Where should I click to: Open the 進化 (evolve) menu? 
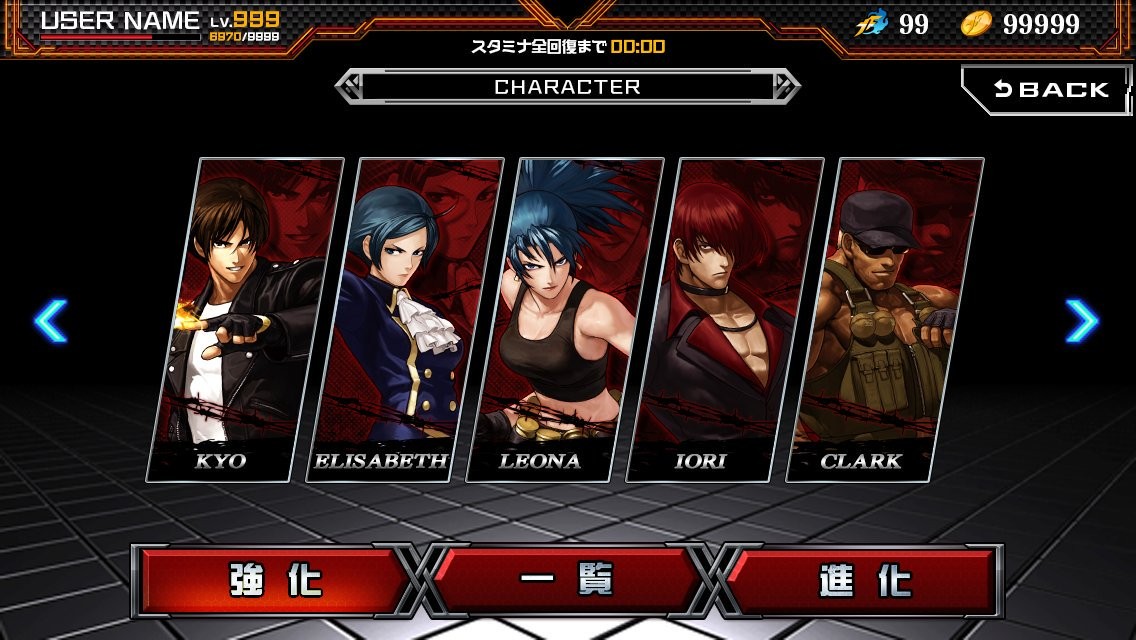tap(861, 581)
